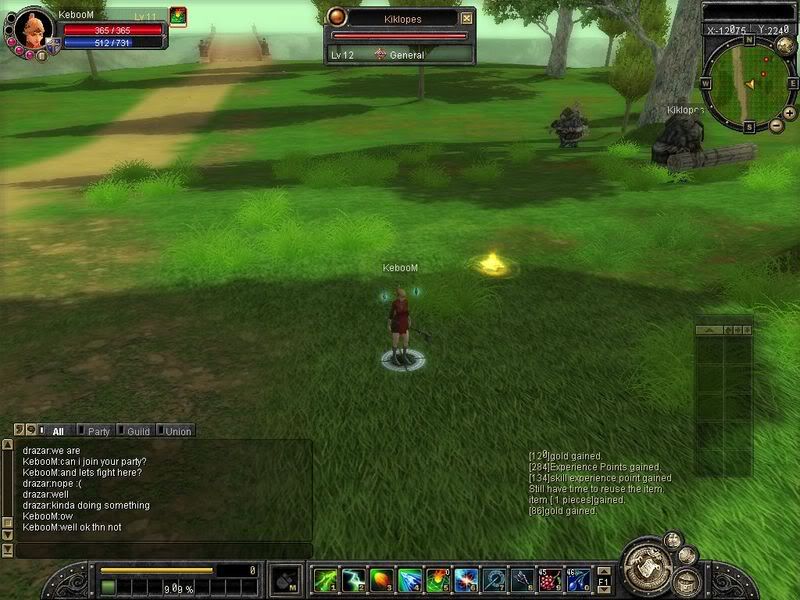
Task: Click the M button left of the hotbar
Action: (287, 580)
